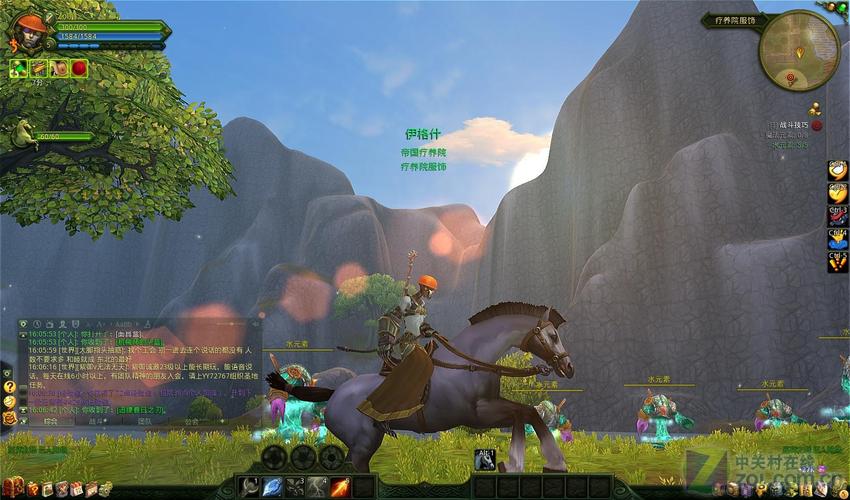Activate the first hotbar skill slot
The width and height of the screenshot is (850, 500).
[250, 487]
